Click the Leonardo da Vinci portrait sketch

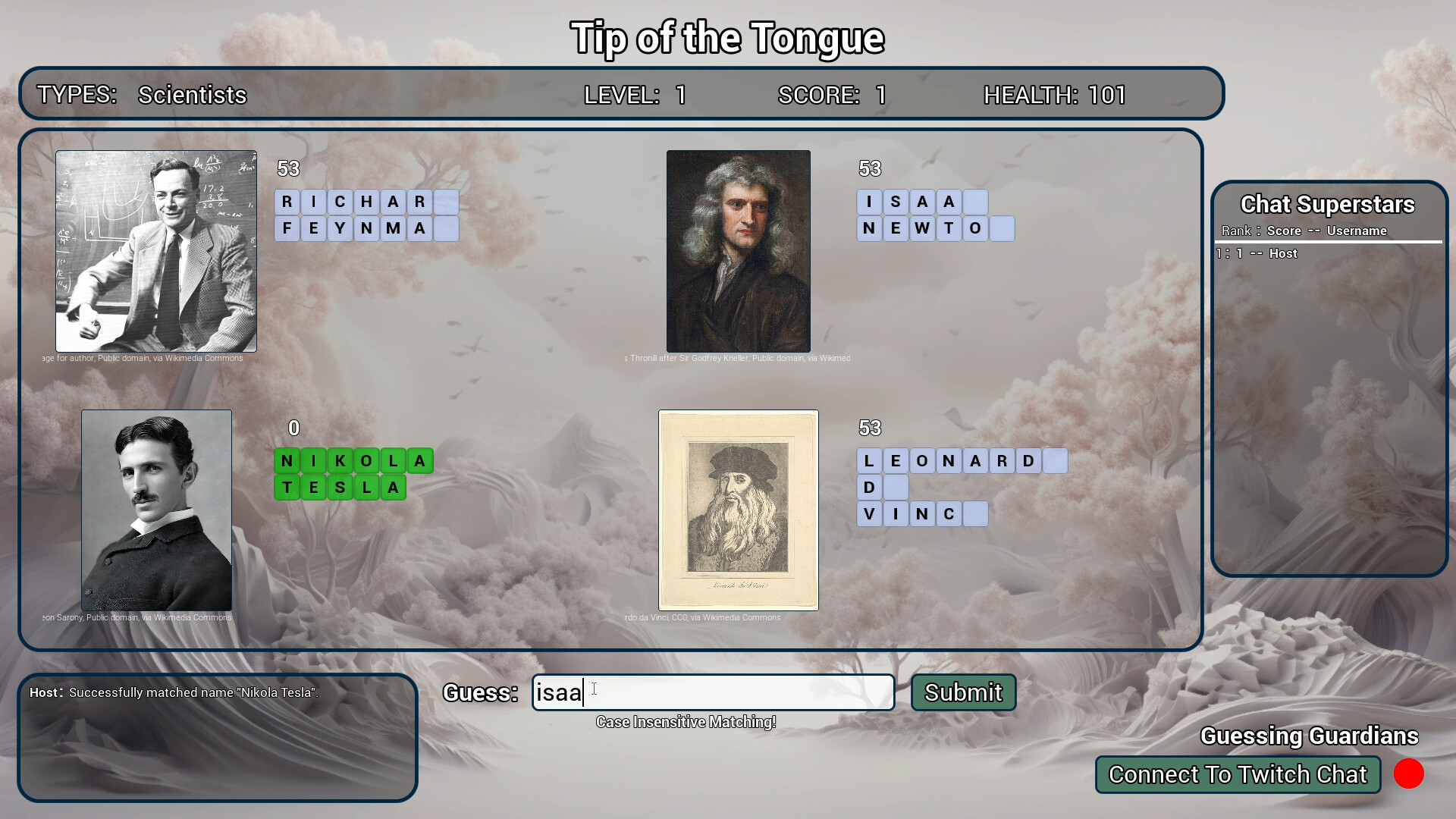pos(738,510)
